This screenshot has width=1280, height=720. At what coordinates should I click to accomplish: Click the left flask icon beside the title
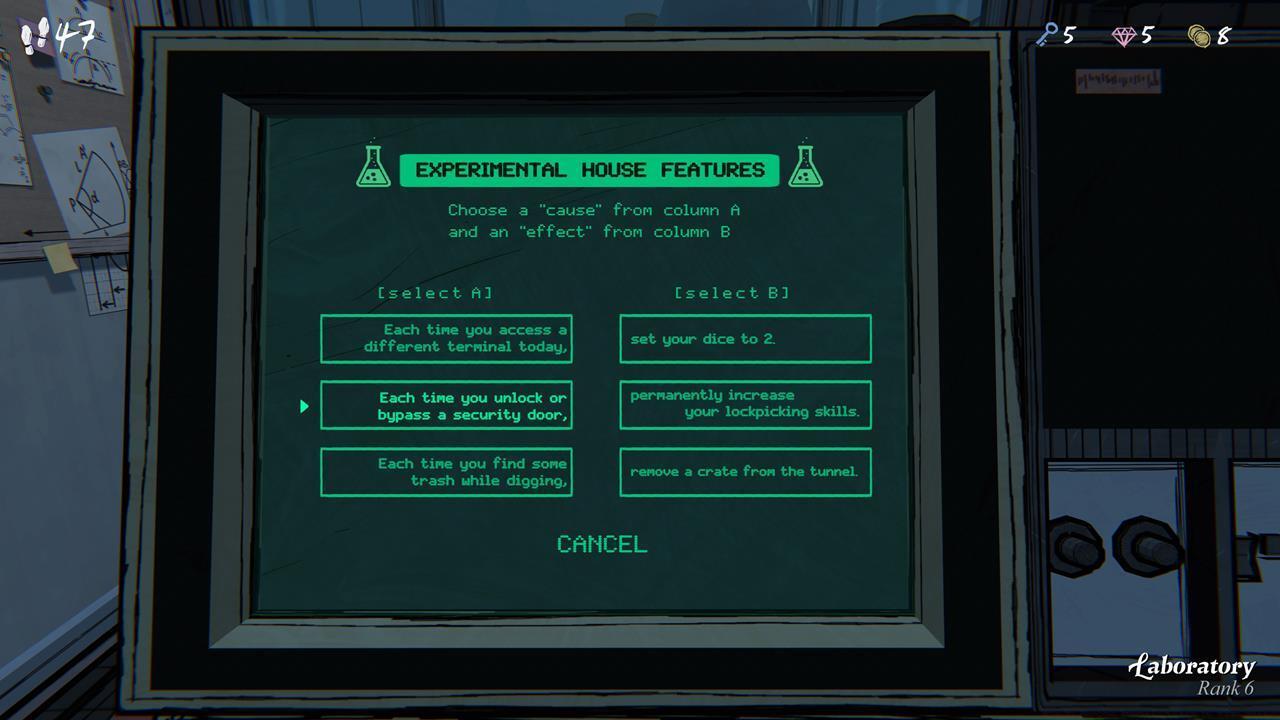[374, 166]
